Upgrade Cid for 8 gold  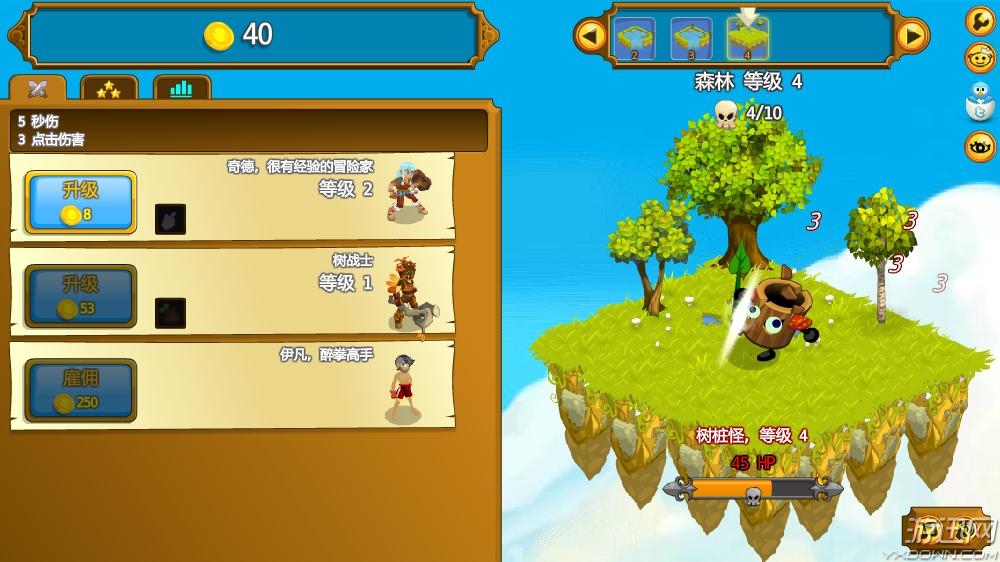80,202
